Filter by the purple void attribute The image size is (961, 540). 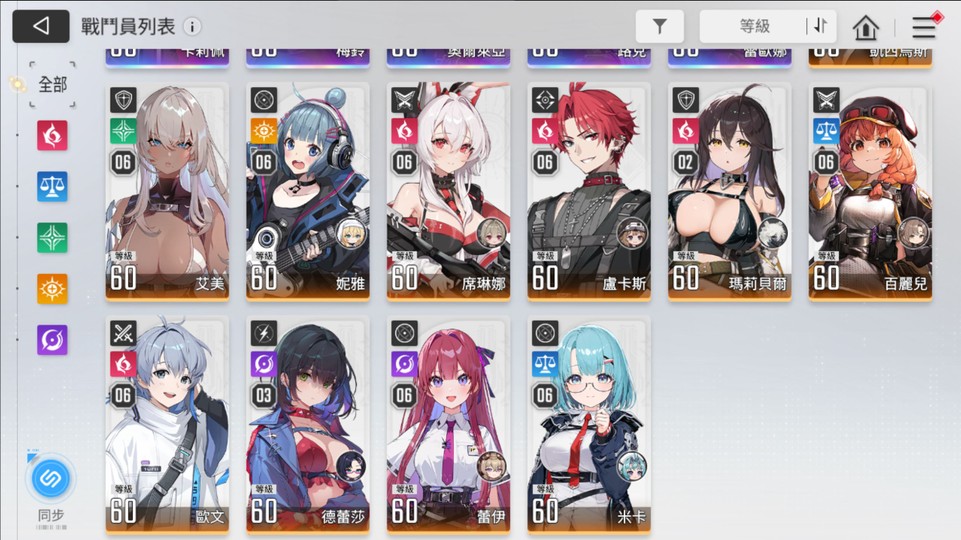pos(52,340)
